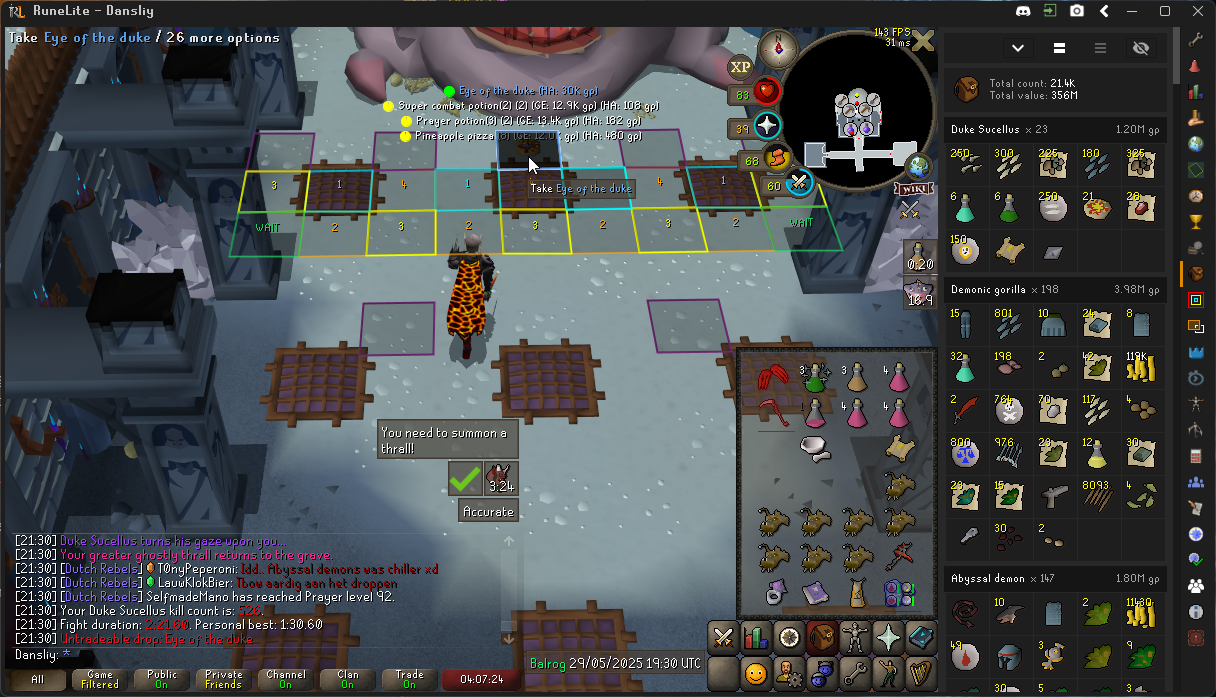The image size is (1216, 697).
Task: Show the Clan chat filter
Action: (347, 680)
